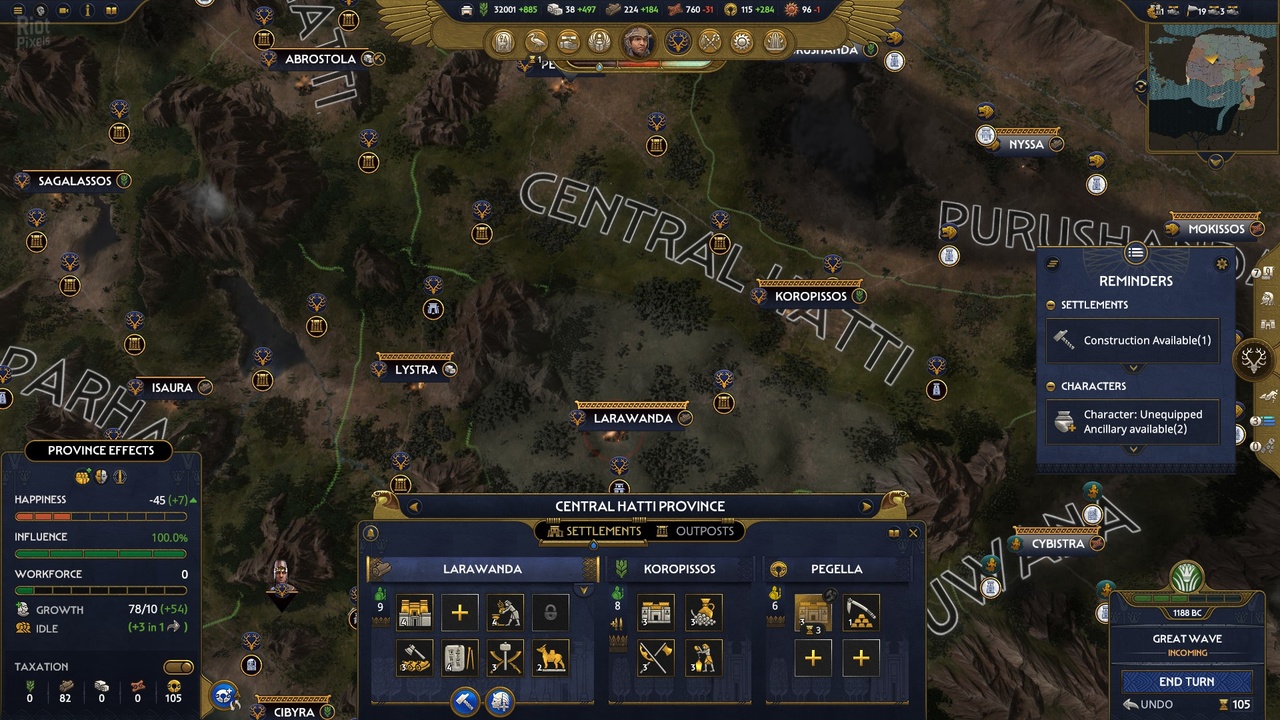Open the bronze resource panel icon
Viewport: 1280px width, 720px height.
(672, 9)
